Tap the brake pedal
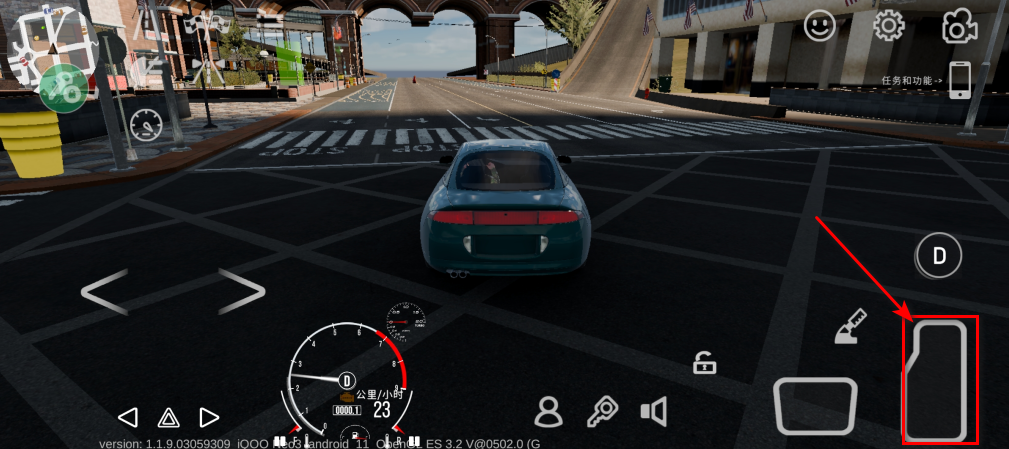This screenshot has width=1009, height=449. point(815,405)
